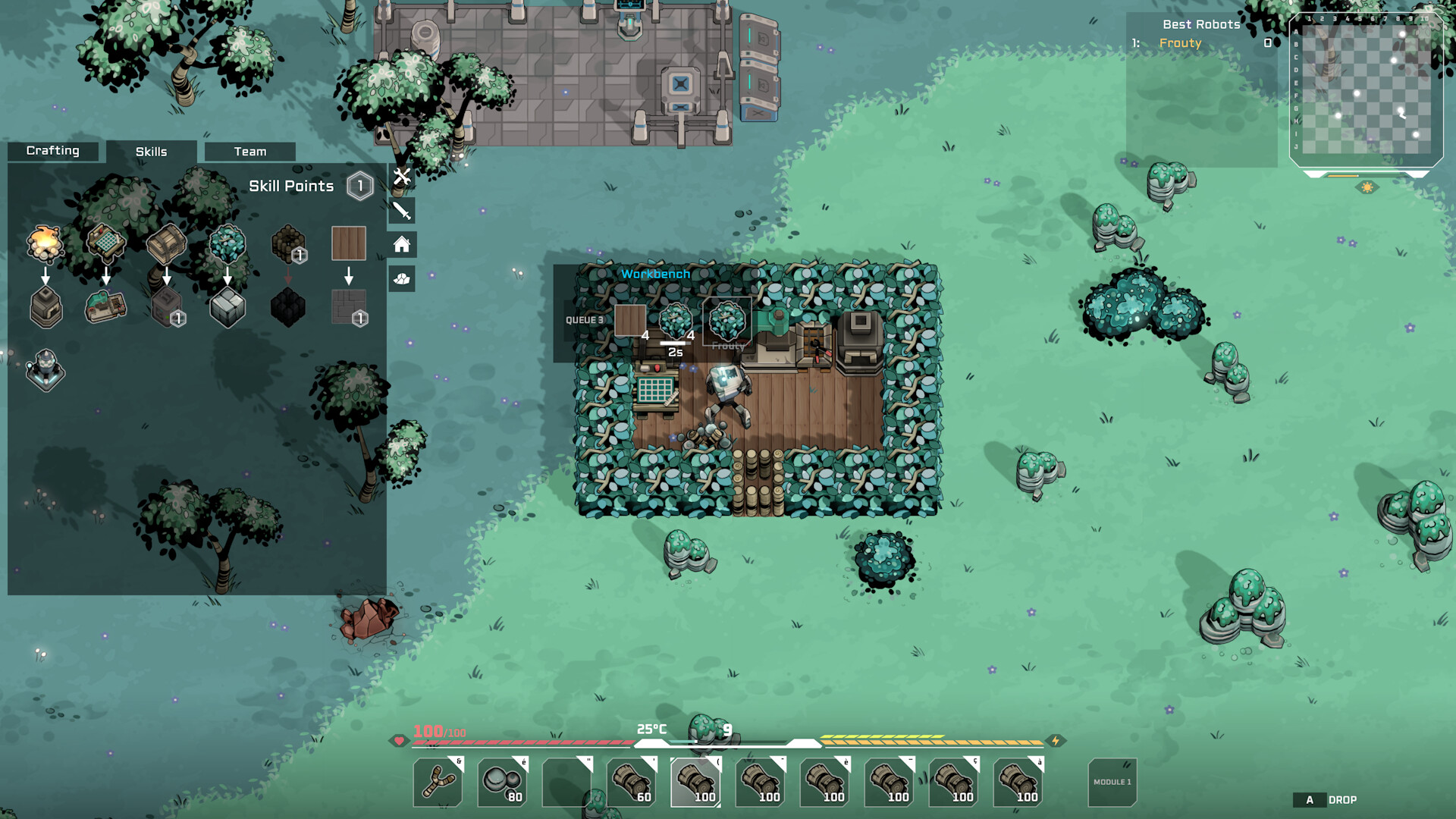Screen dimensions: 1456x819
Task: Switch to the Crafting tab
Action: tap(53, 151)
